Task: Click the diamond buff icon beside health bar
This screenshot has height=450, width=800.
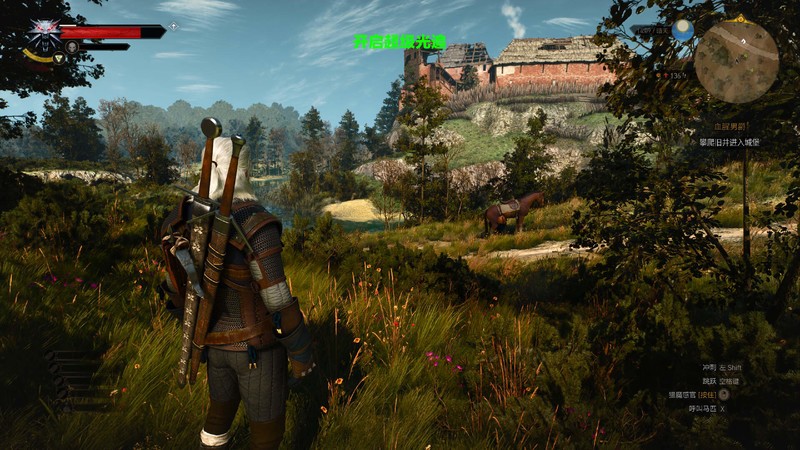Action: coord(174,26)
